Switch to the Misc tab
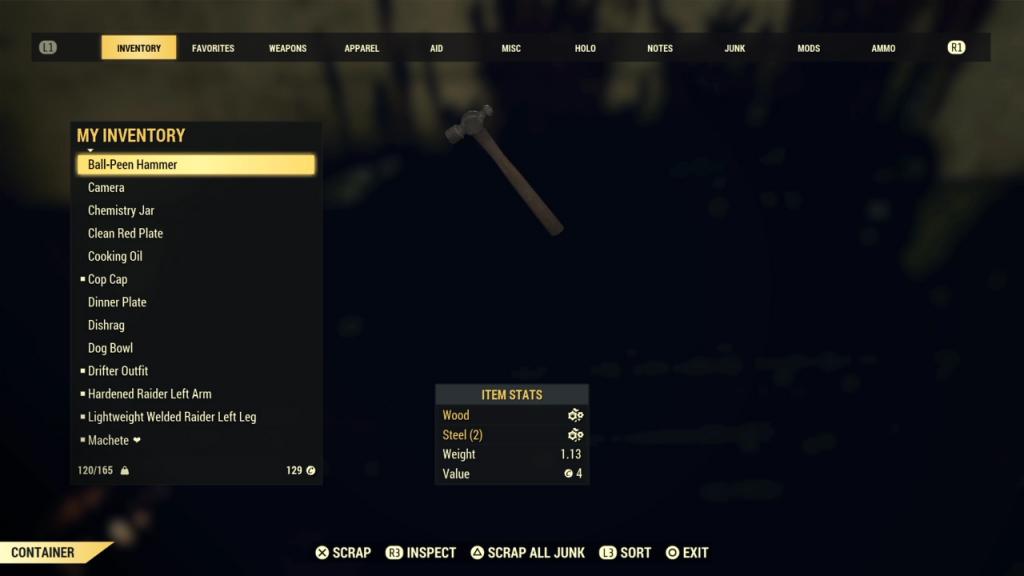 coord(511,48)
